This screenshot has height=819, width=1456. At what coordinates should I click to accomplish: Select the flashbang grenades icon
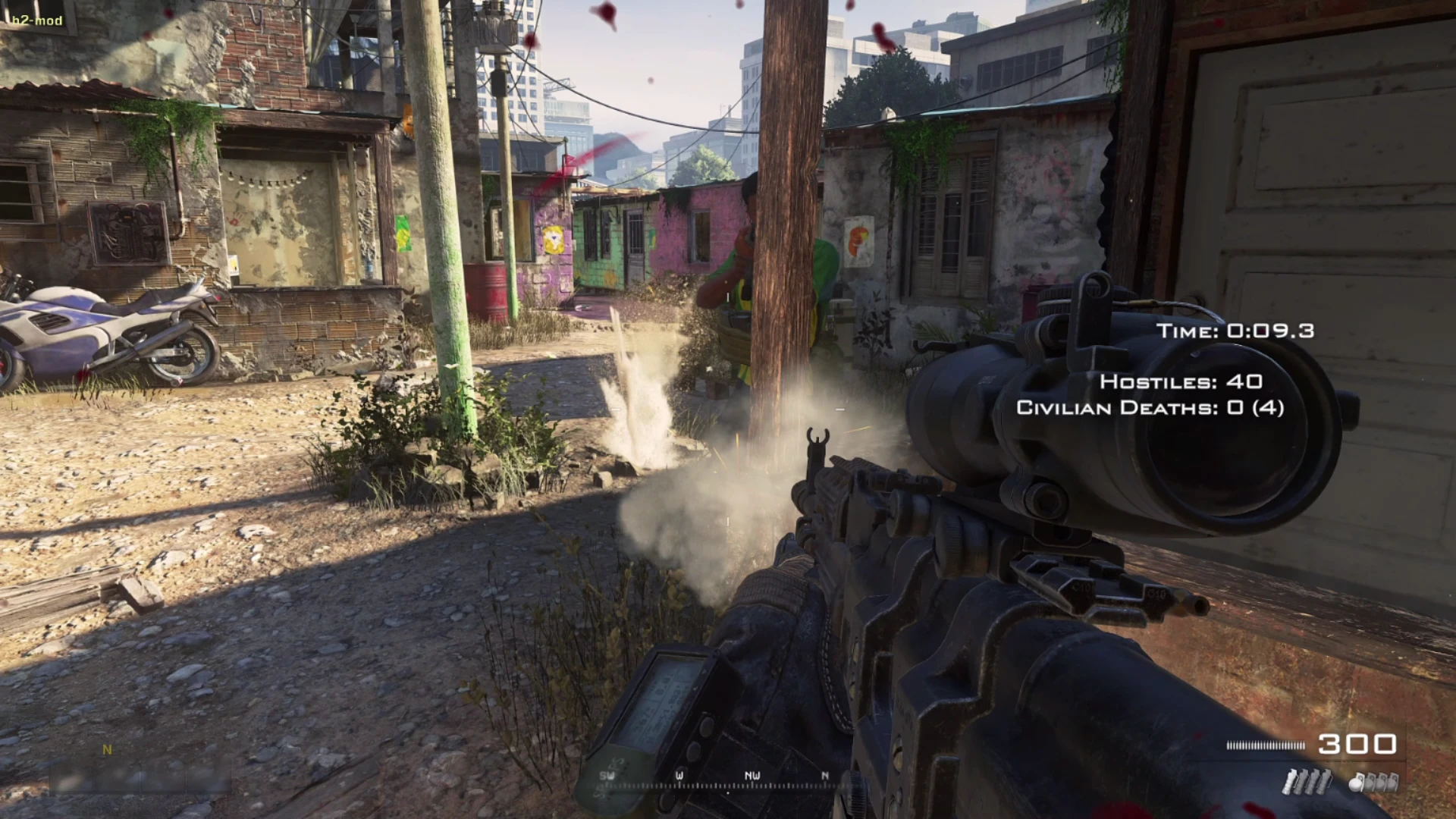click(x=1306, y=782)
